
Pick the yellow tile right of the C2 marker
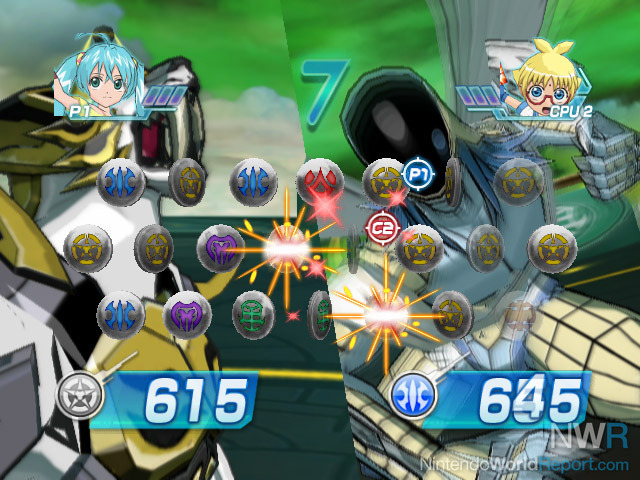(419, 246)
